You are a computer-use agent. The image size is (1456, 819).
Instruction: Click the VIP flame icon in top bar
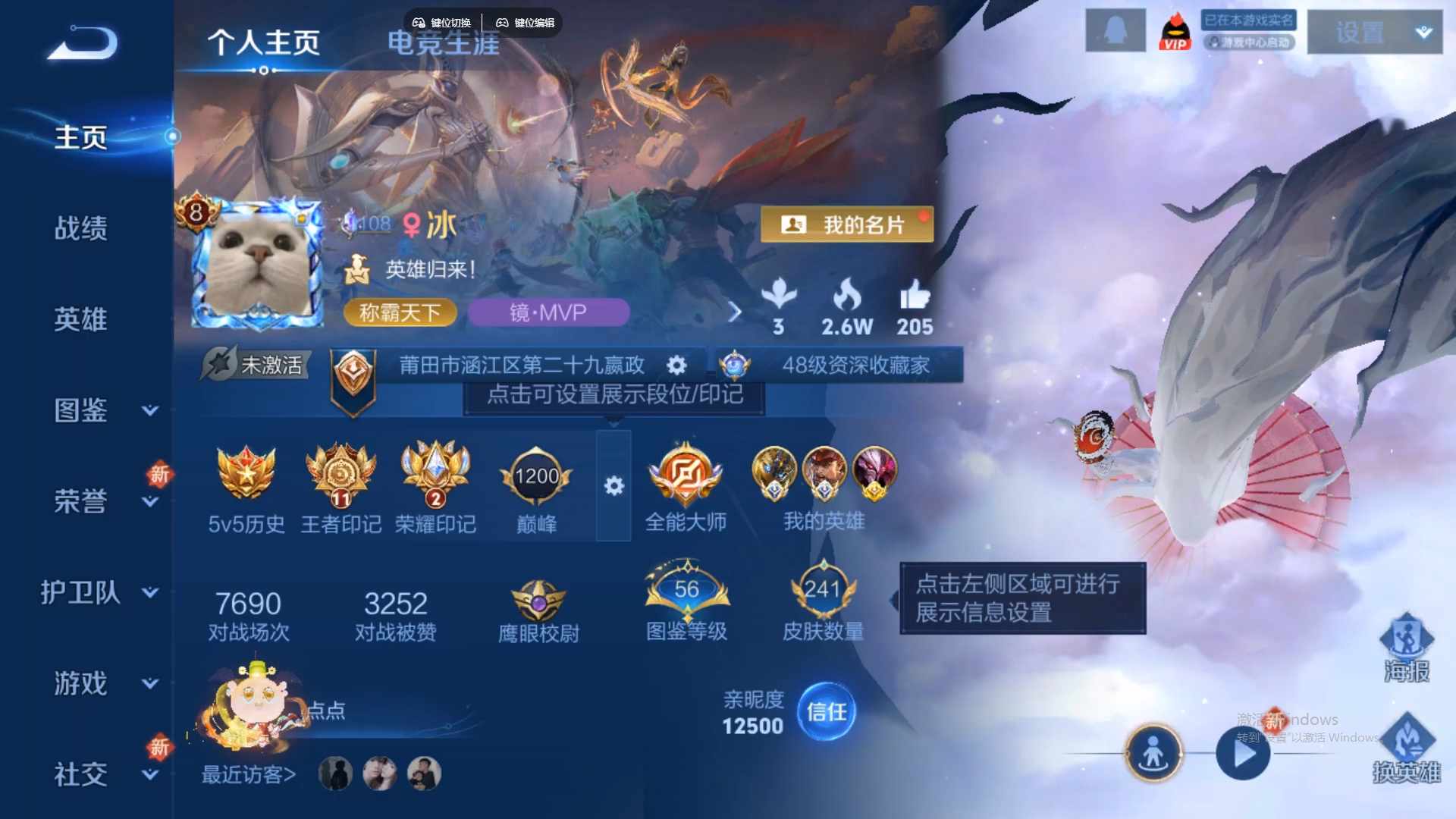[x=1174, y=30]
